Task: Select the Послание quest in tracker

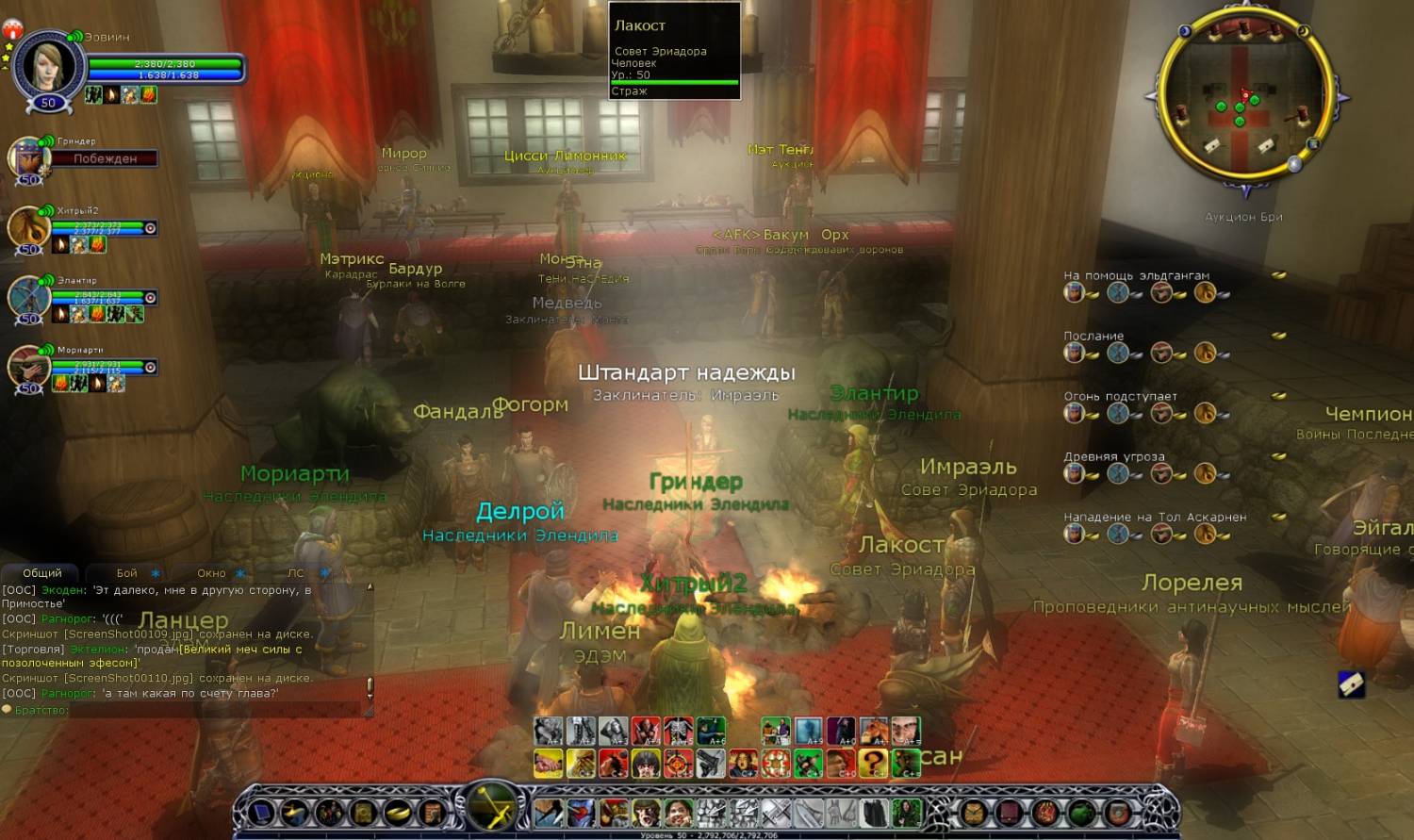Action: [1093, 336]
